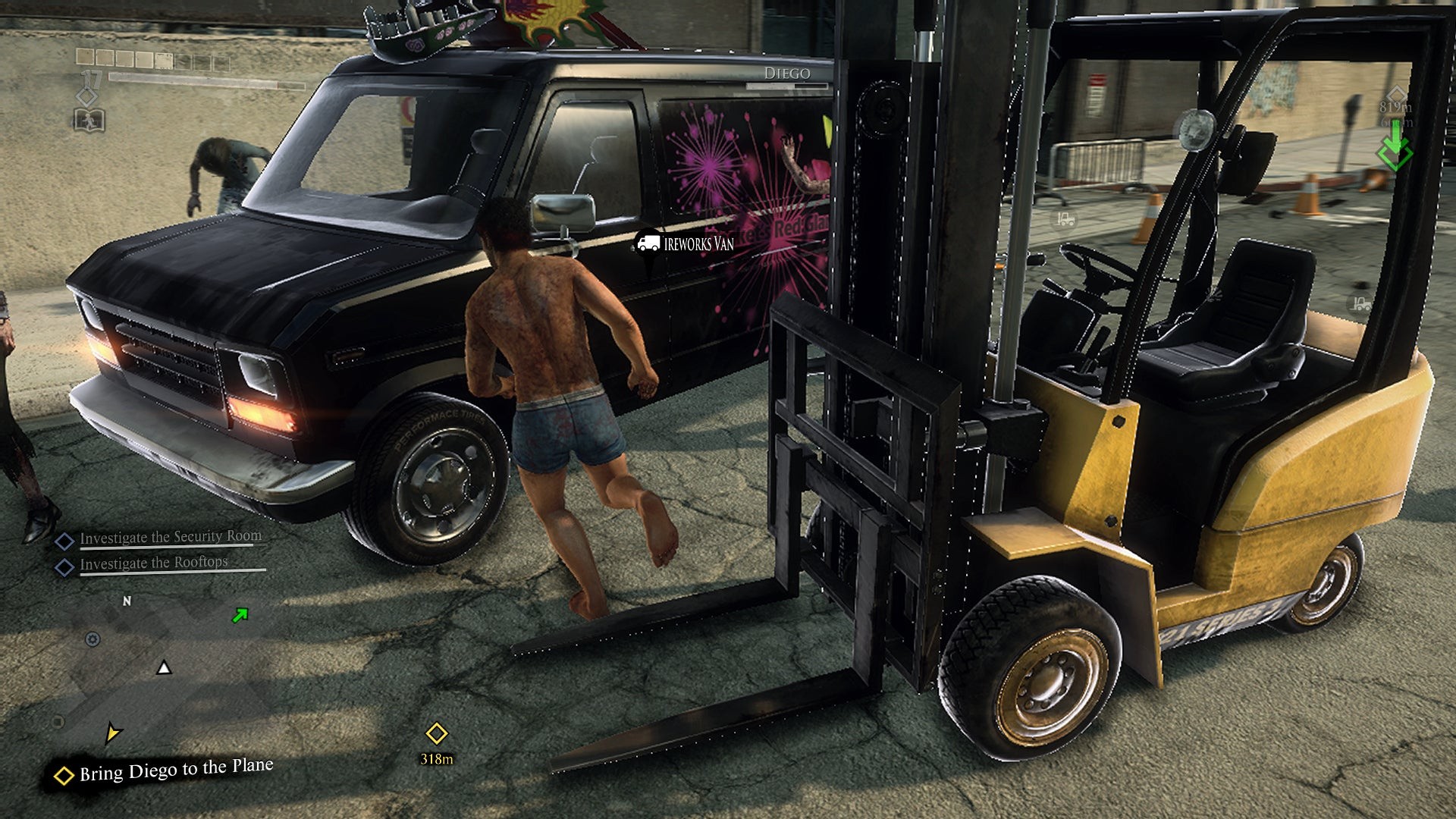Click the Fireworks Van truck icon
This screenshot has height=819, width=1456.
(648, 243)
